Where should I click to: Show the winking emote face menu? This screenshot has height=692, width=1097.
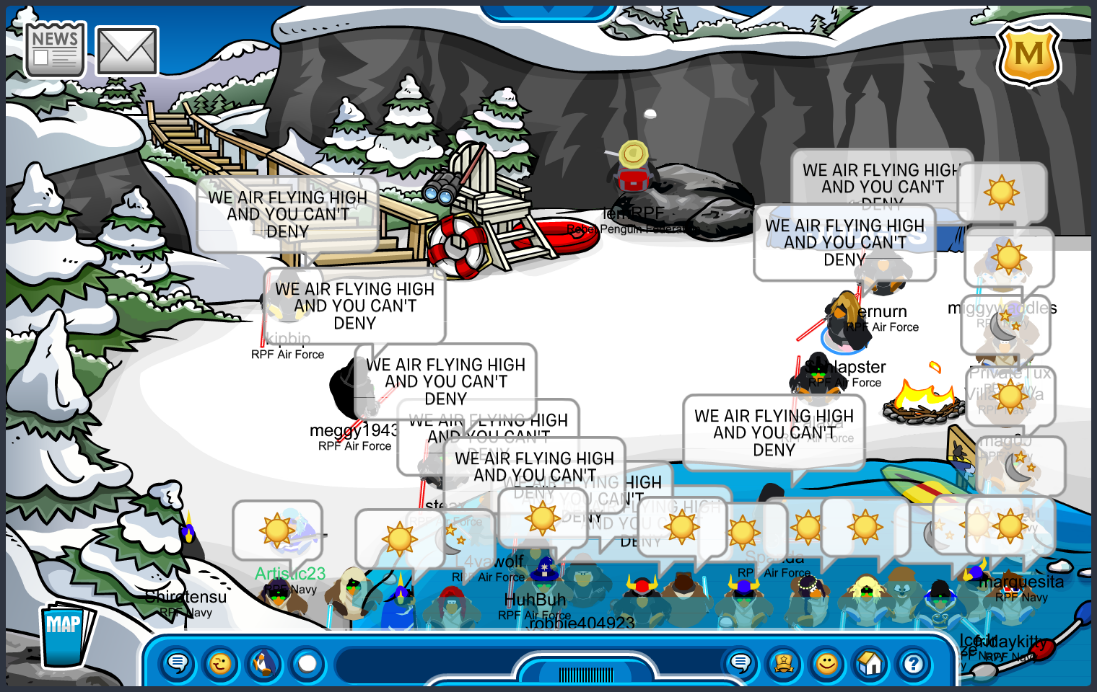point(220,662)
